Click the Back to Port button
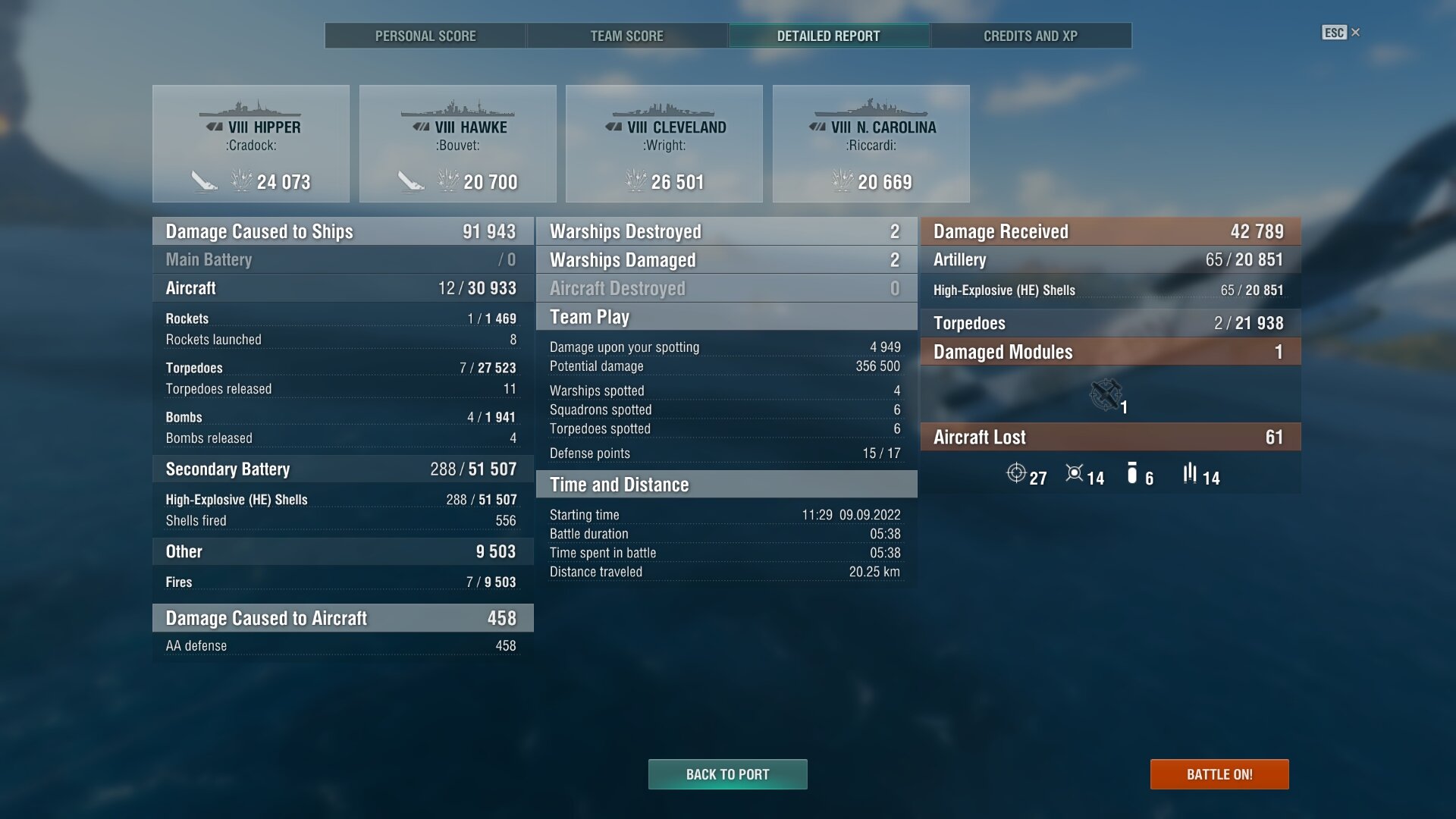1456x819 pixels. [727, 774]
